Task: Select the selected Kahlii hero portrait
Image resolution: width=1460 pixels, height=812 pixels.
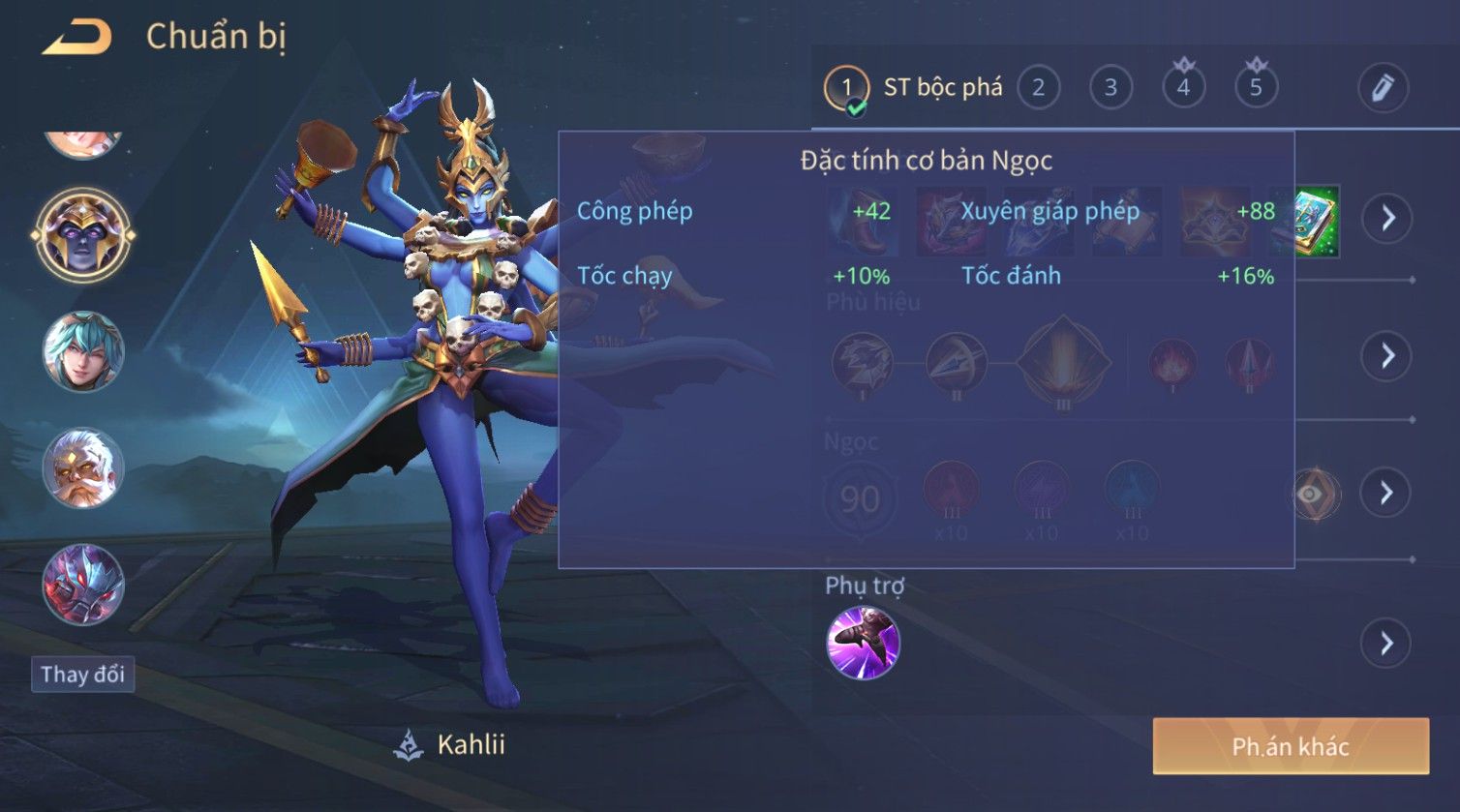Action: [83, 235]
